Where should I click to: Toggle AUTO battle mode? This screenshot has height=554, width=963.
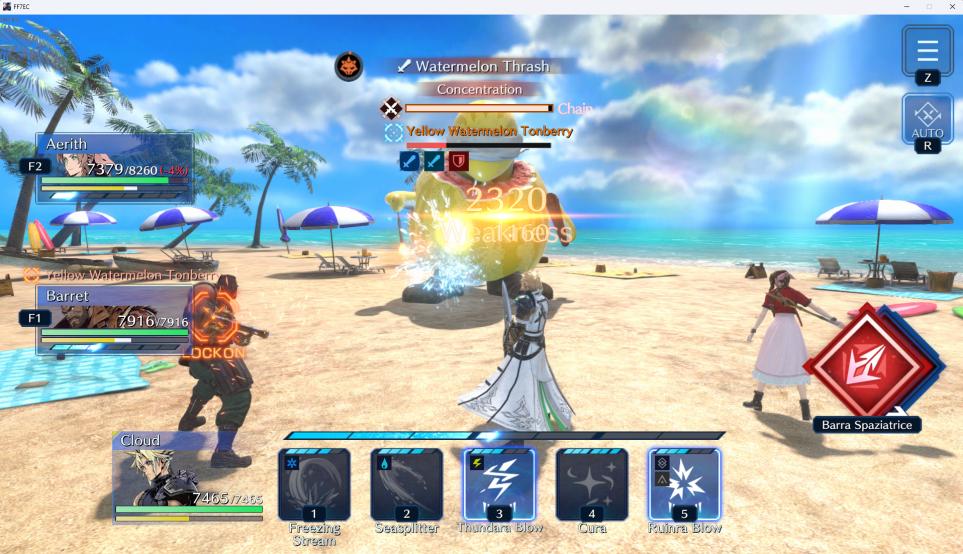pos(927,120)
